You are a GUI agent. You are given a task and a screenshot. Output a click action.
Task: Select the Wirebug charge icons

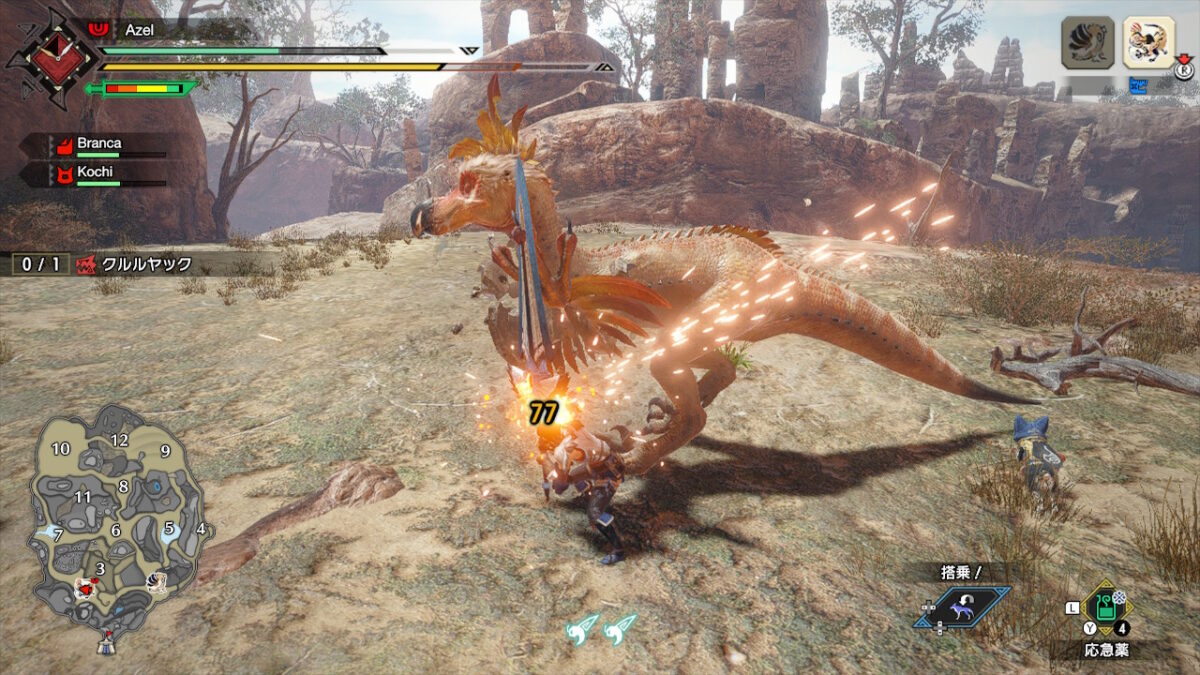600,628
